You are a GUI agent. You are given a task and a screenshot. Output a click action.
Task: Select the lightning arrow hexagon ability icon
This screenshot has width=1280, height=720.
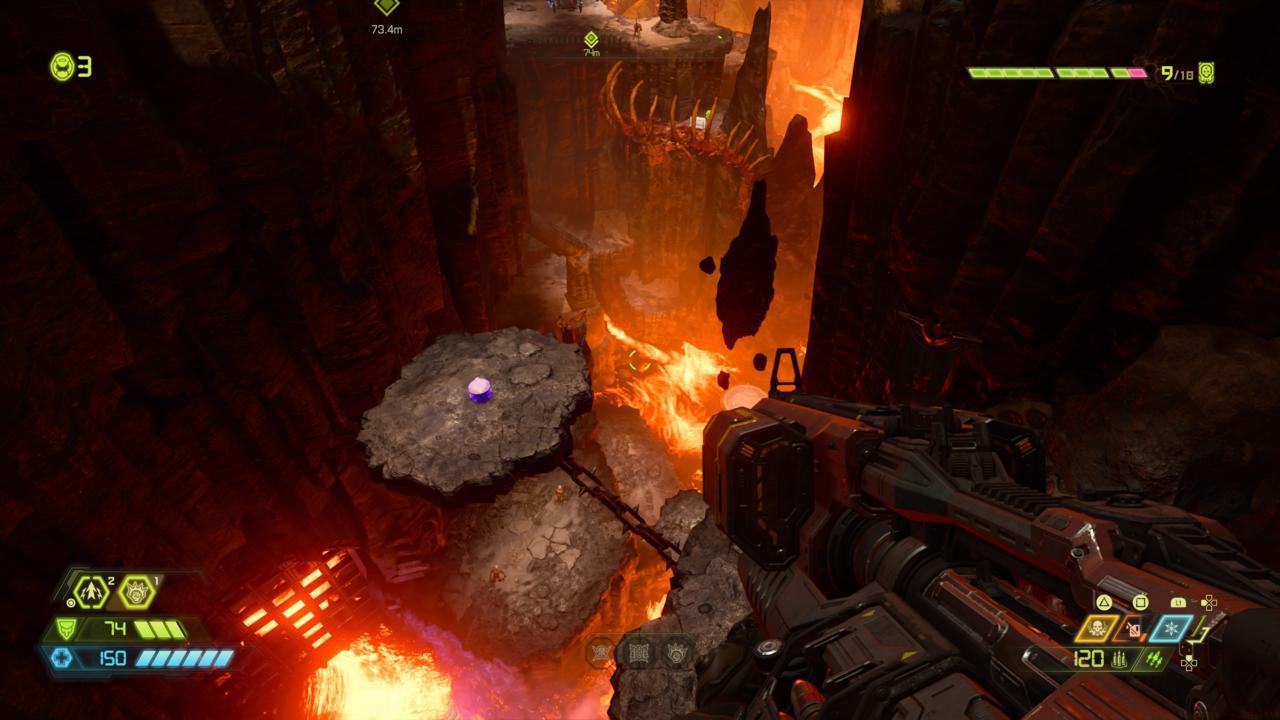(x=92, y=592)
